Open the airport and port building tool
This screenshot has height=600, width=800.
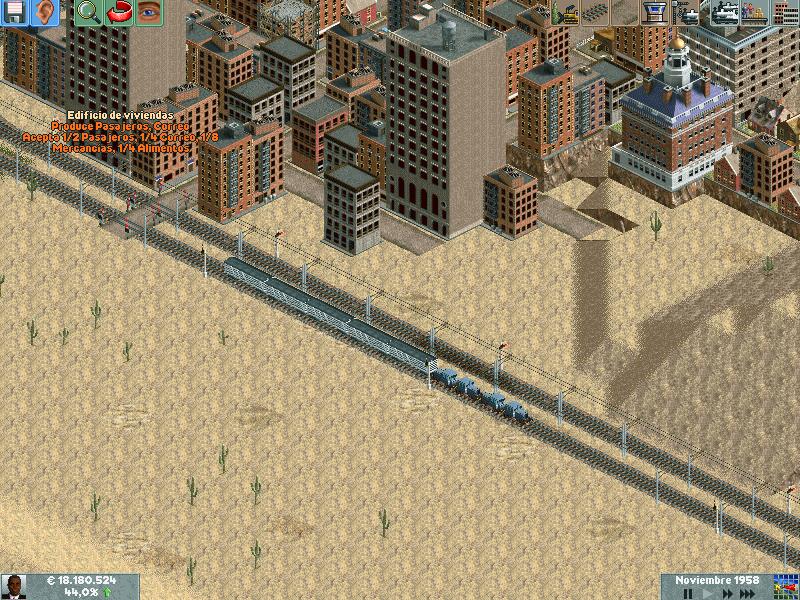(x=655, y=13)
